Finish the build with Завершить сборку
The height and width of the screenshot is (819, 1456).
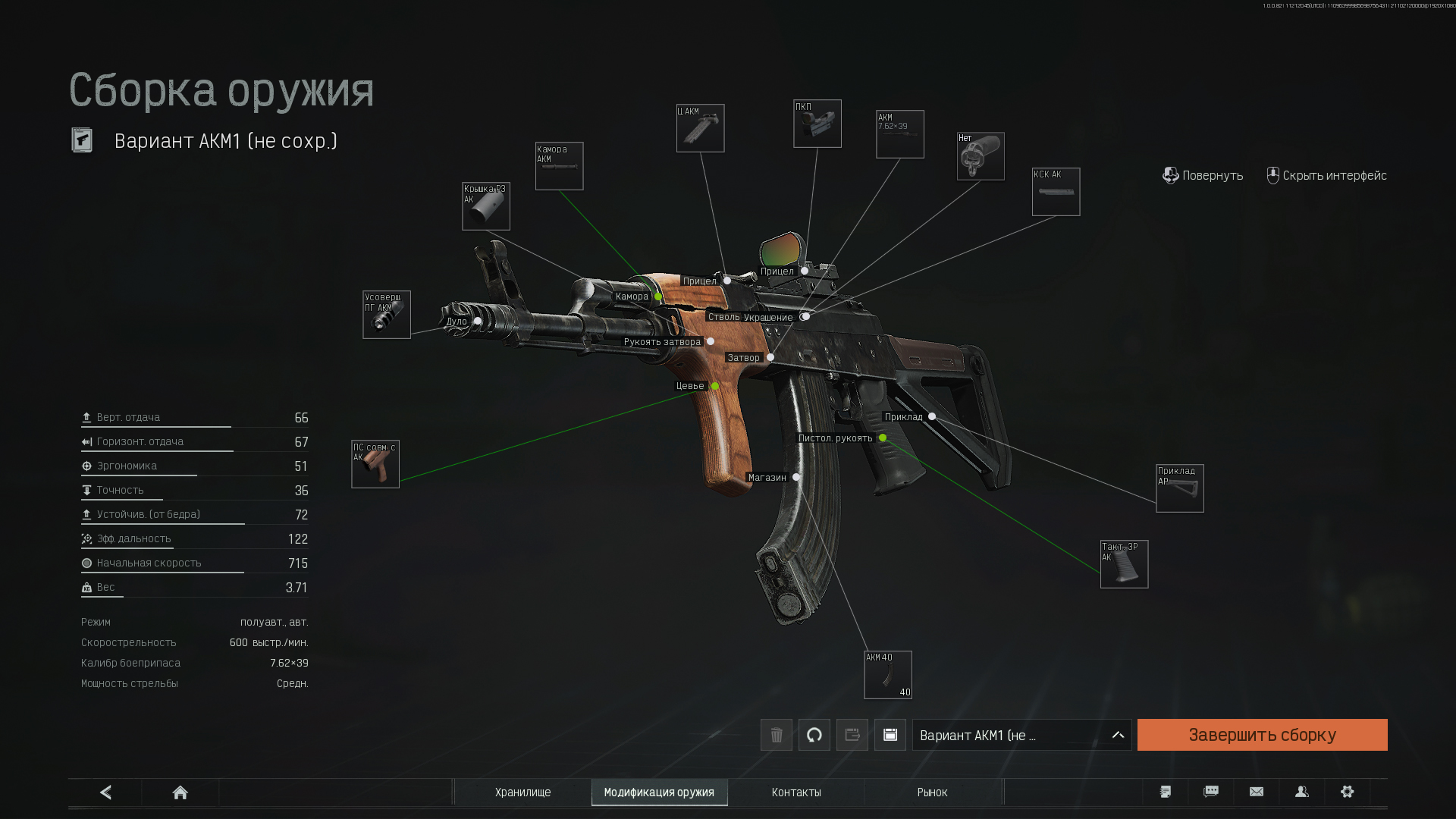point(1262,735)
